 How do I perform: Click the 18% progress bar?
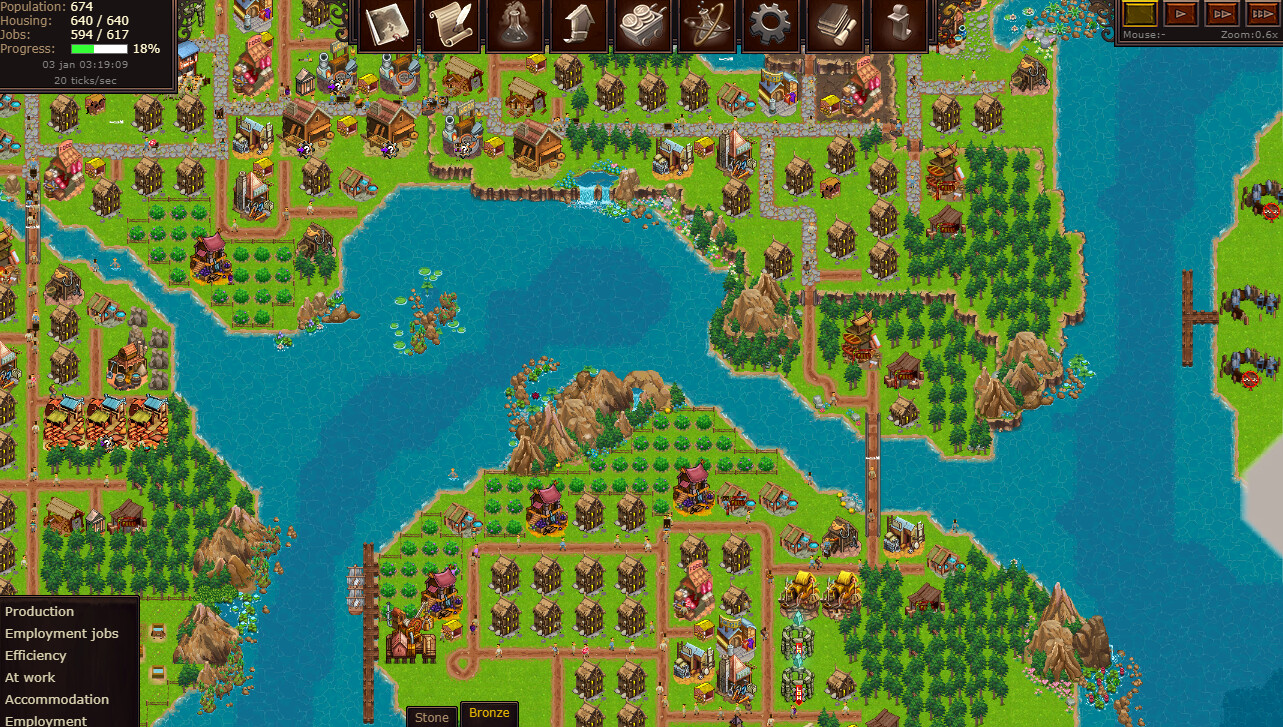tap(105, 46)
